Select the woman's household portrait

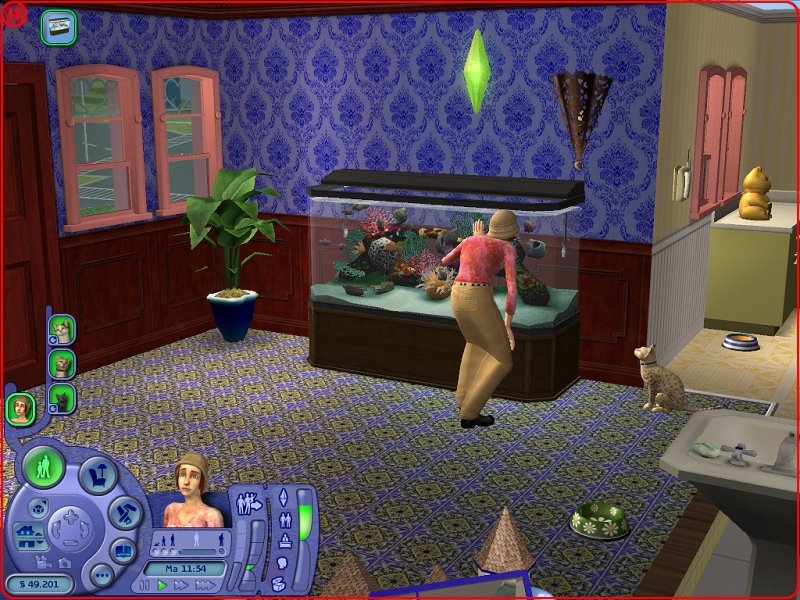[21, 408]
